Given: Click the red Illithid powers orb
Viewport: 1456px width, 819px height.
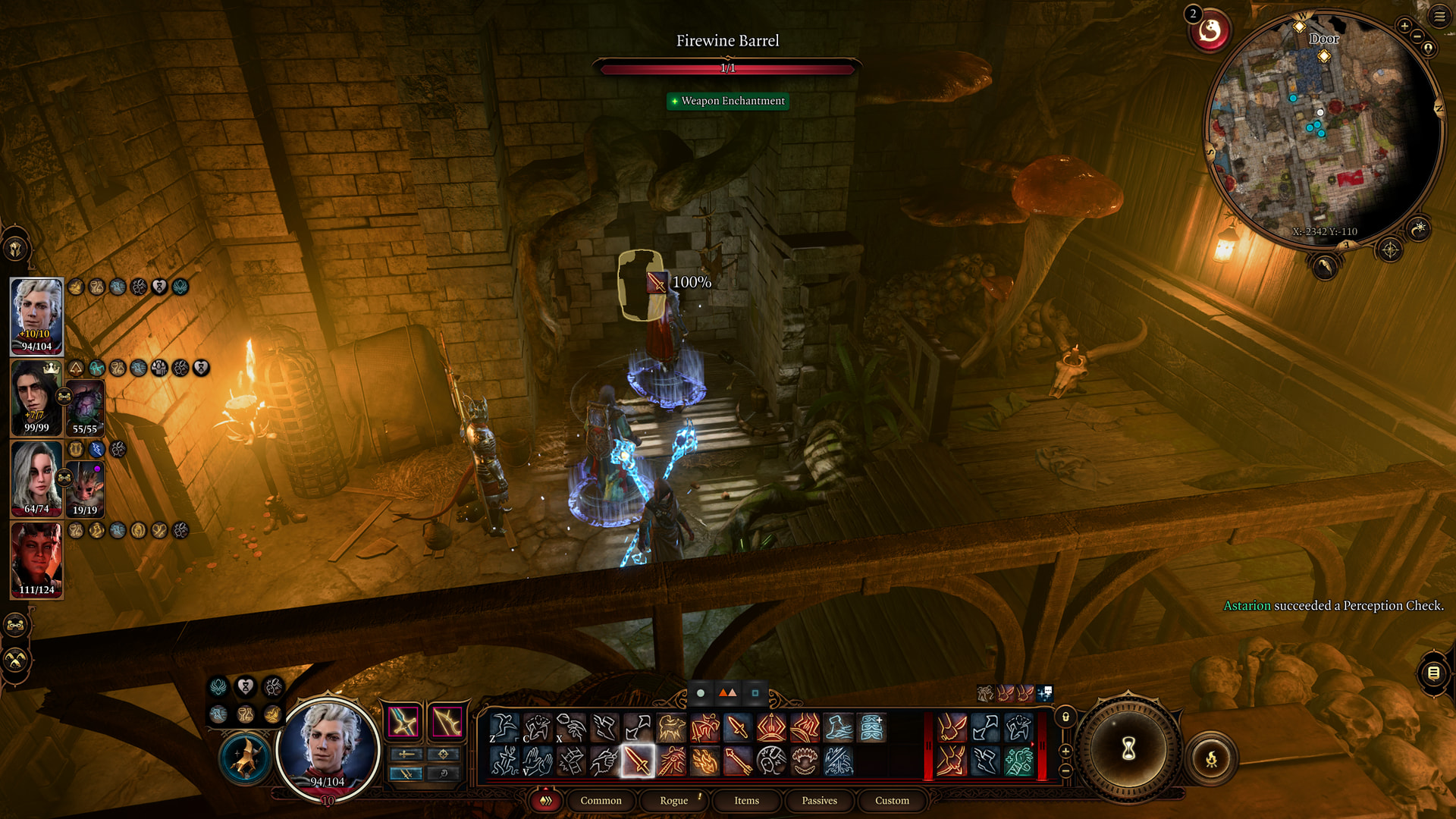Looking at the screenshot, I should 1210,31.
